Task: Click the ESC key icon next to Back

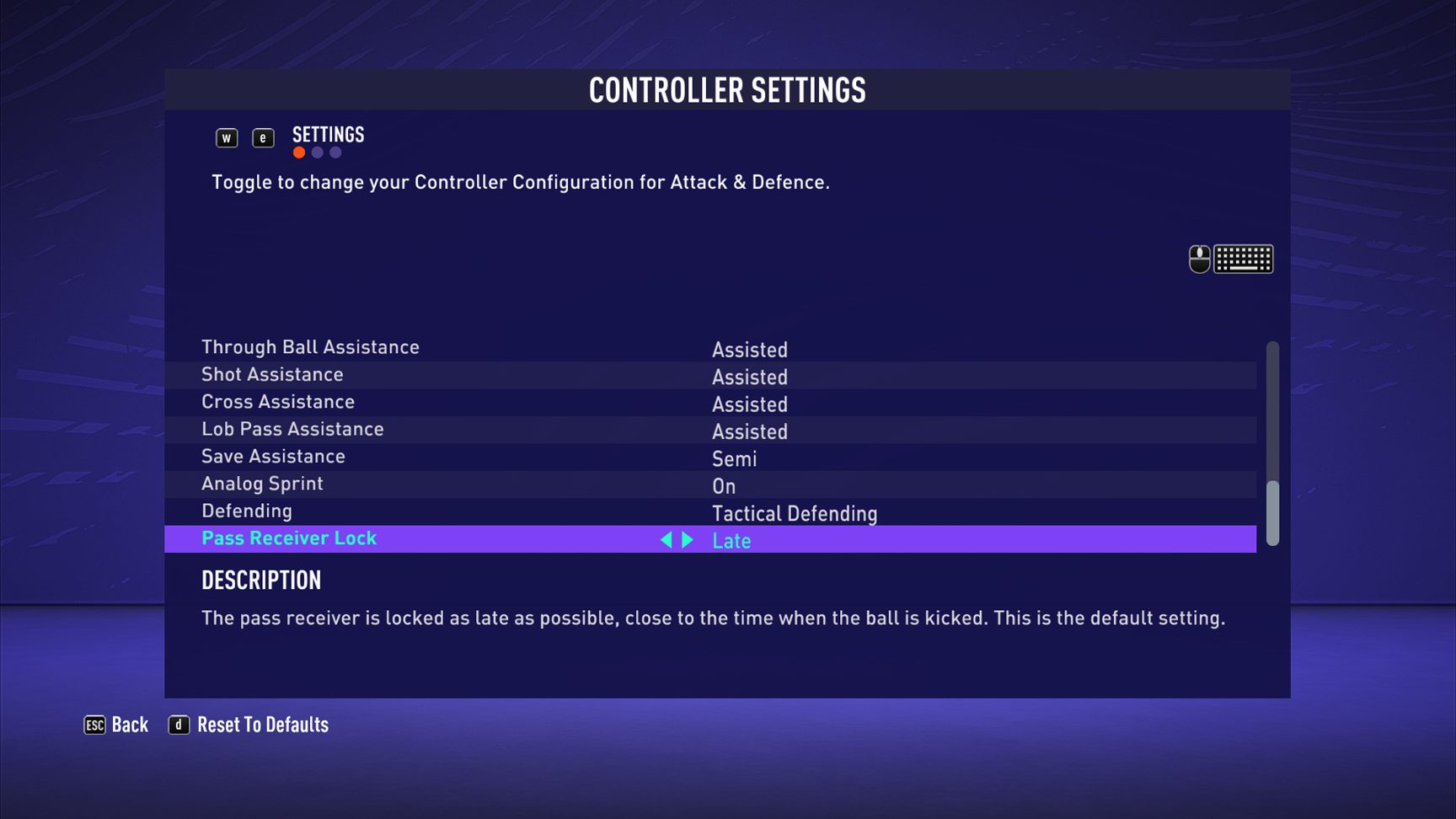Action: tap(93, 725)
